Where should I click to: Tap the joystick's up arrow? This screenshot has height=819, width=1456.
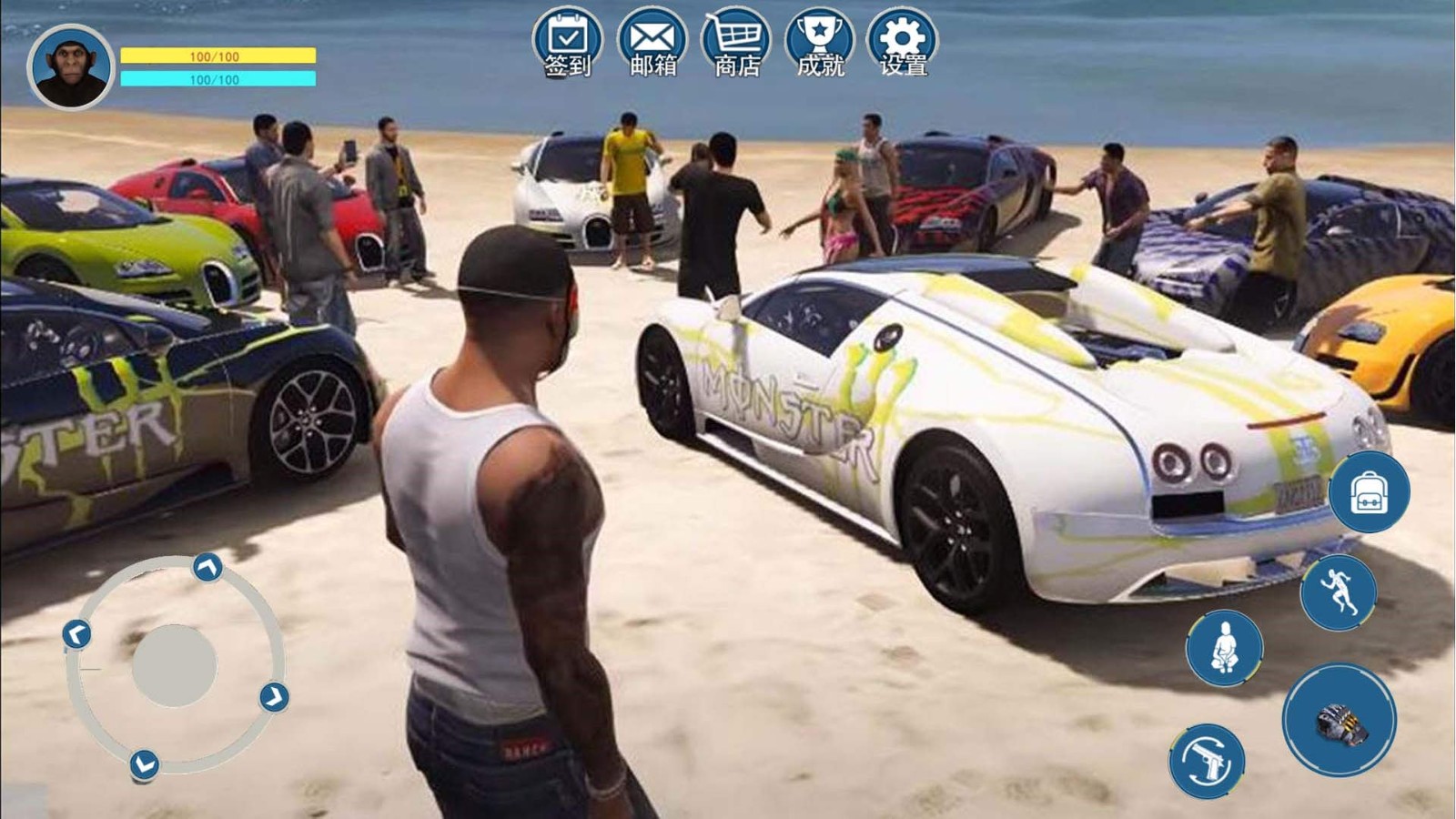tap(208, 568)
